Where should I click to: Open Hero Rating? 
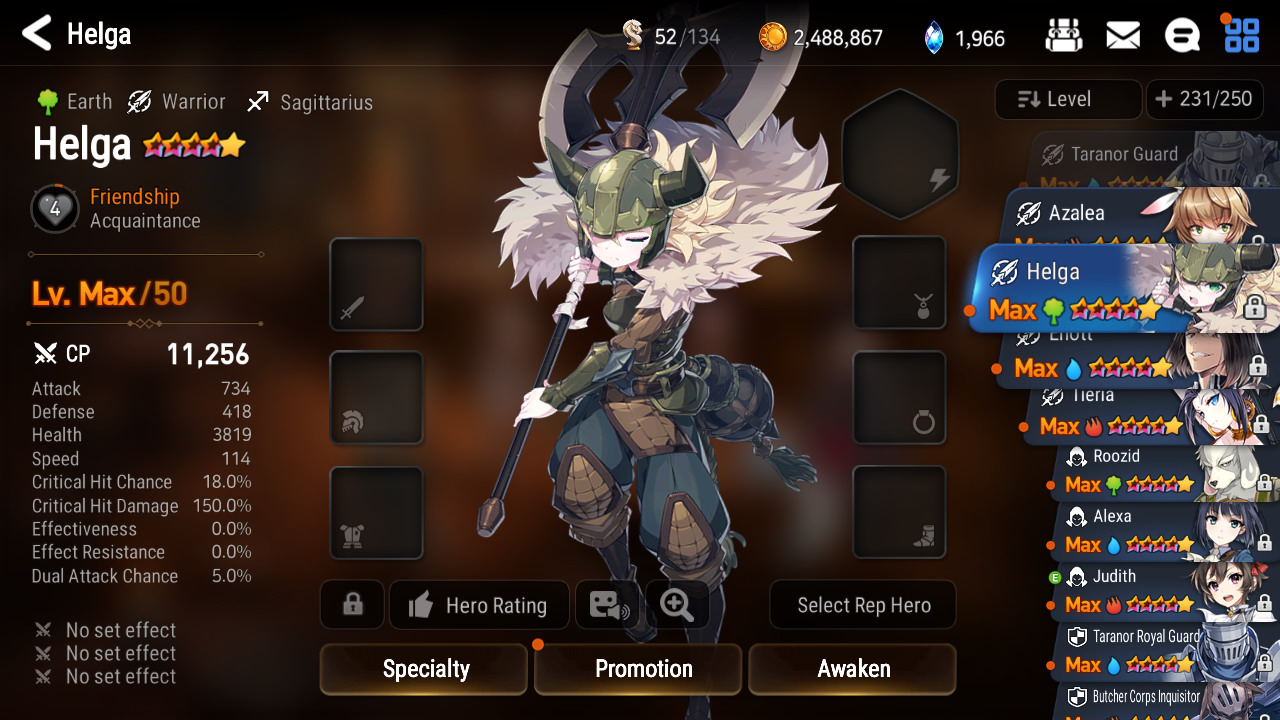479,605
